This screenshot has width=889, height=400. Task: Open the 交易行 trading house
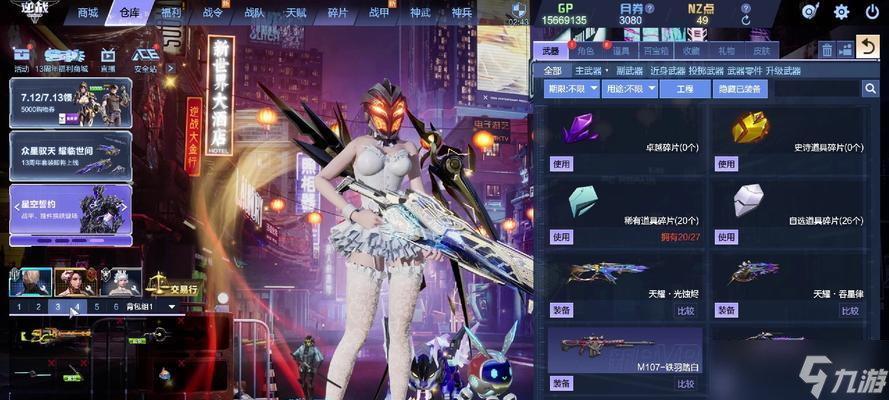tap(176, 290)
